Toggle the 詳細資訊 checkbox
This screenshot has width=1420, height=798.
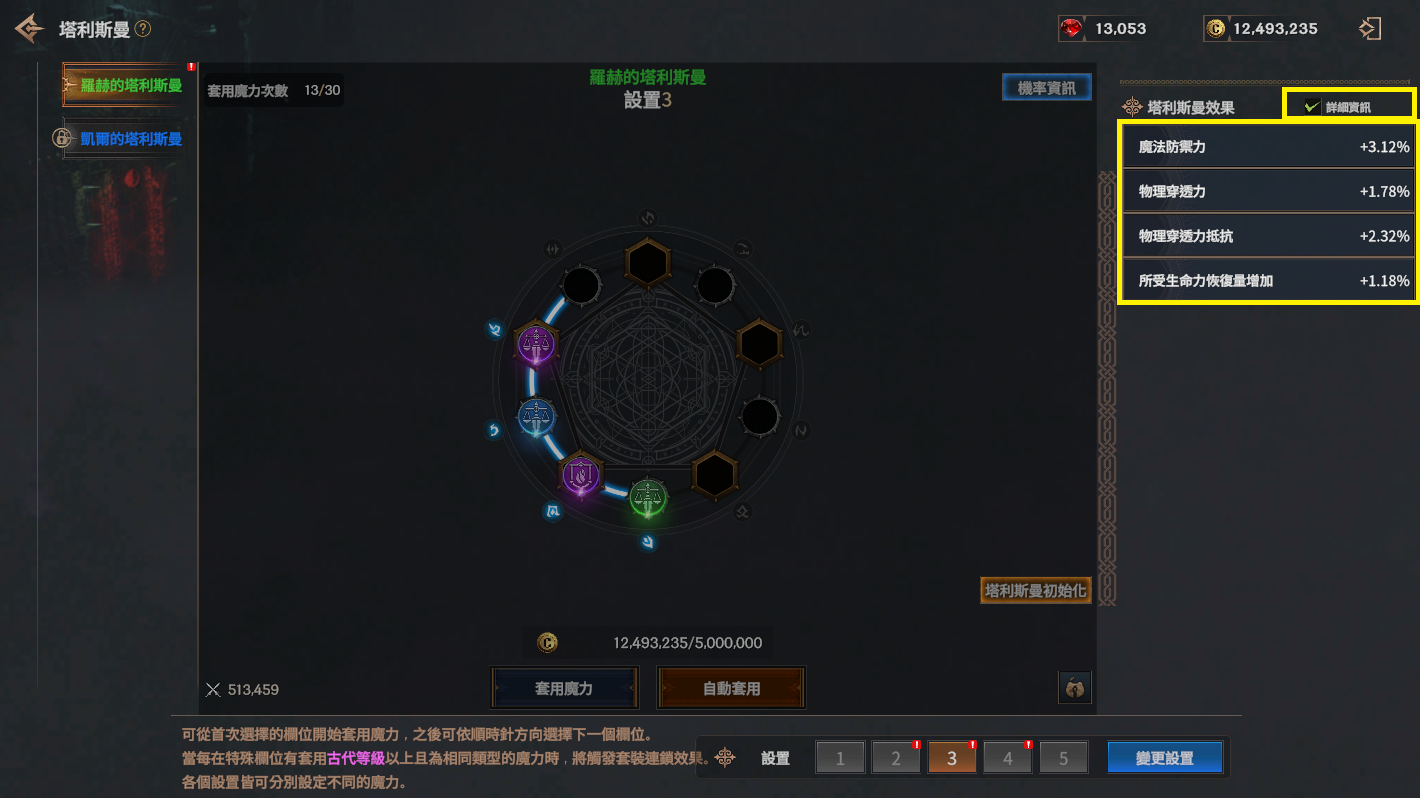coord(1313,107)
